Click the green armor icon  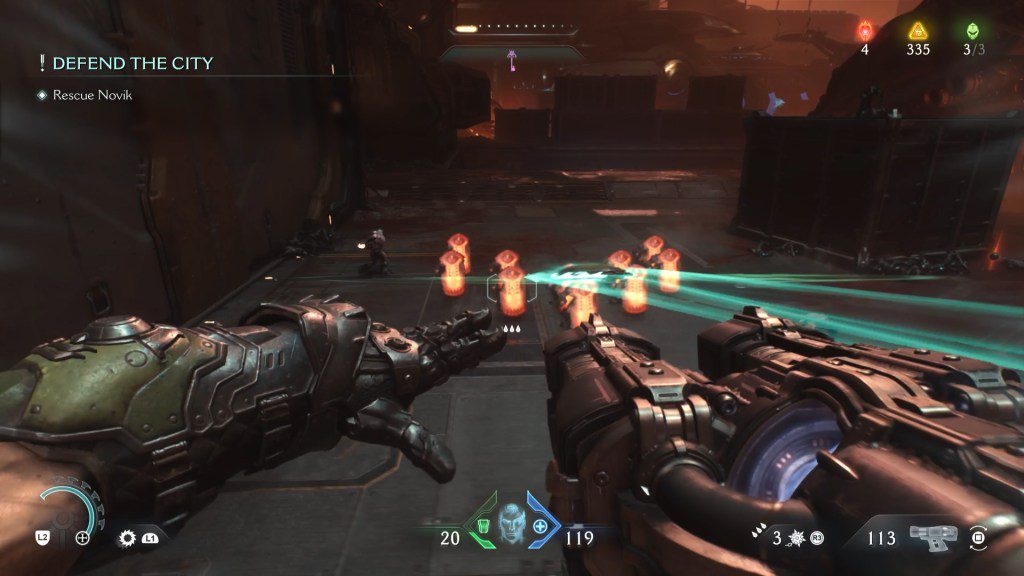(482, 525)
